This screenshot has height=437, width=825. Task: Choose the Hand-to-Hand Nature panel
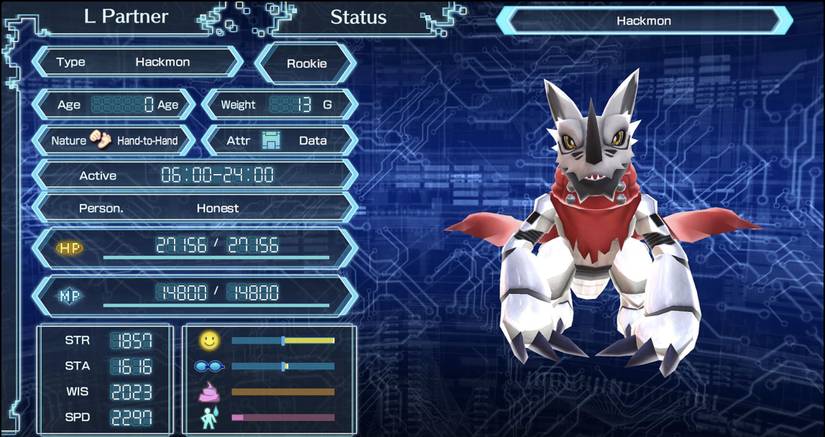pyautogui.click(x=115, y=141)
